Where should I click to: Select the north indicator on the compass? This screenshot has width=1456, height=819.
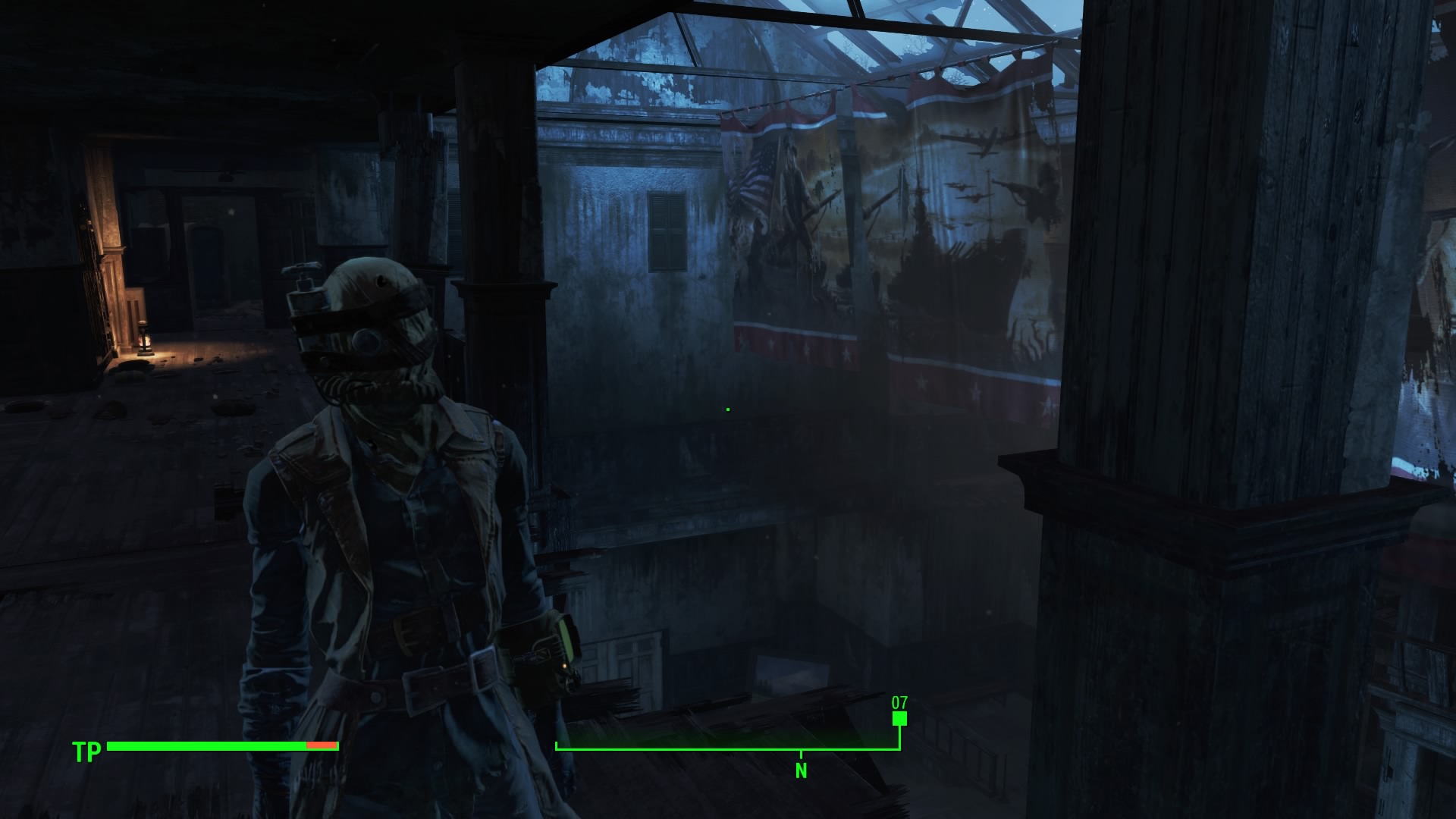[801, 770]
